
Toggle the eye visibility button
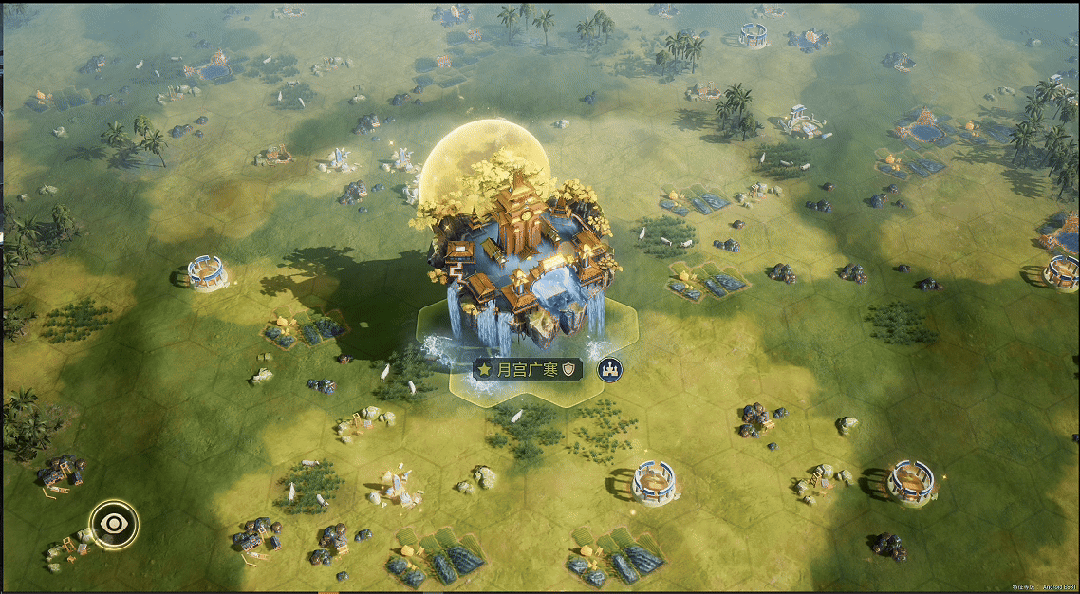[113, 522]
